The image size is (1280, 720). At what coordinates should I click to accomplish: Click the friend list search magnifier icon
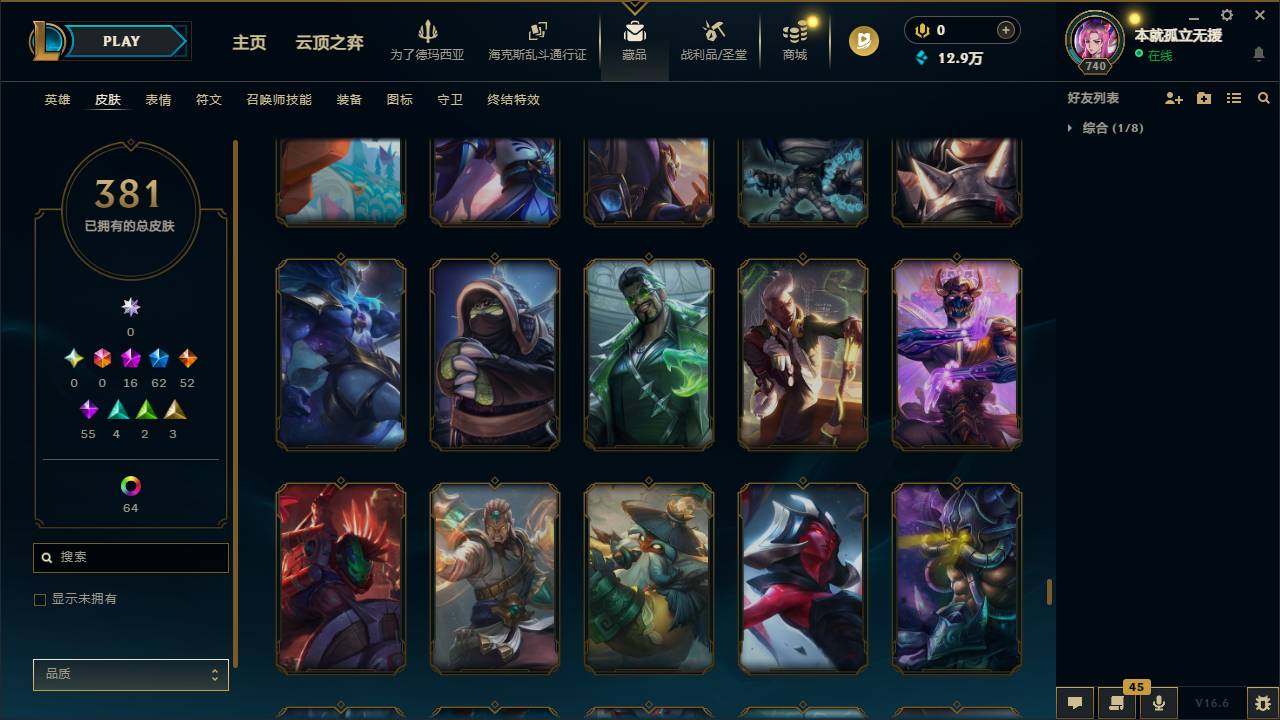tap(1263, 98)
